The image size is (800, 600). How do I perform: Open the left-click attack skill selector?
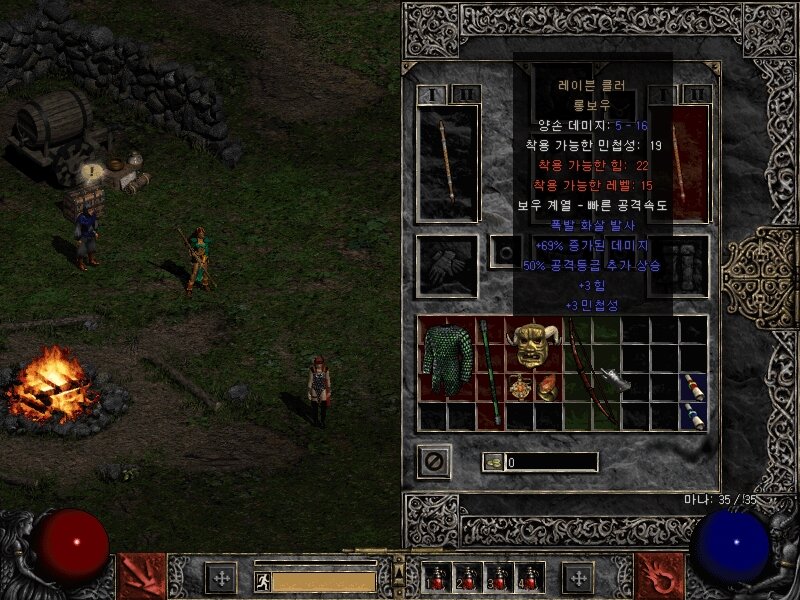pyautogui.click(x=141, y=577)
